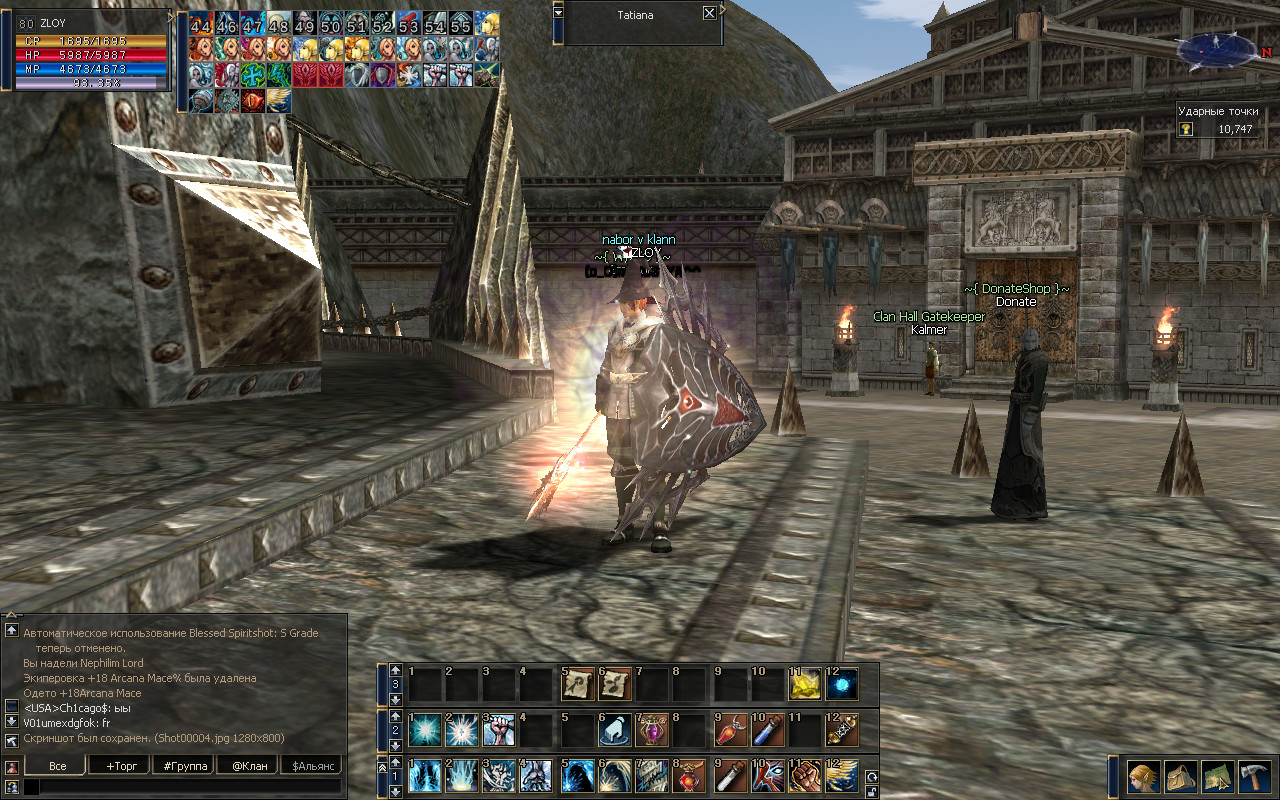Show the Все chat tab
The width and height of the screenshot is (1280, 800).
[x=57, y=766]
